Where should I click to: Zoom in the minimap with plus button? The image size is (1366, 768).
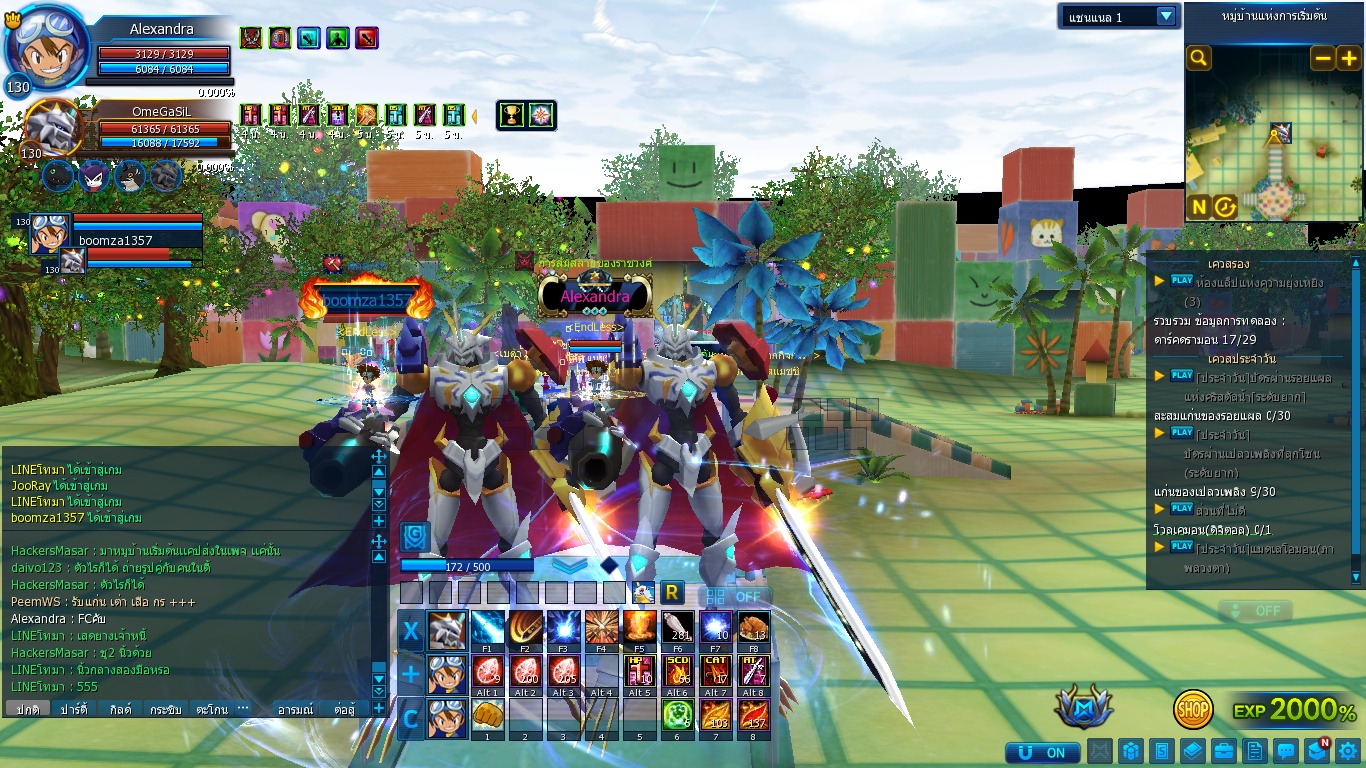pyautogui.click(x=1348, y=58)
